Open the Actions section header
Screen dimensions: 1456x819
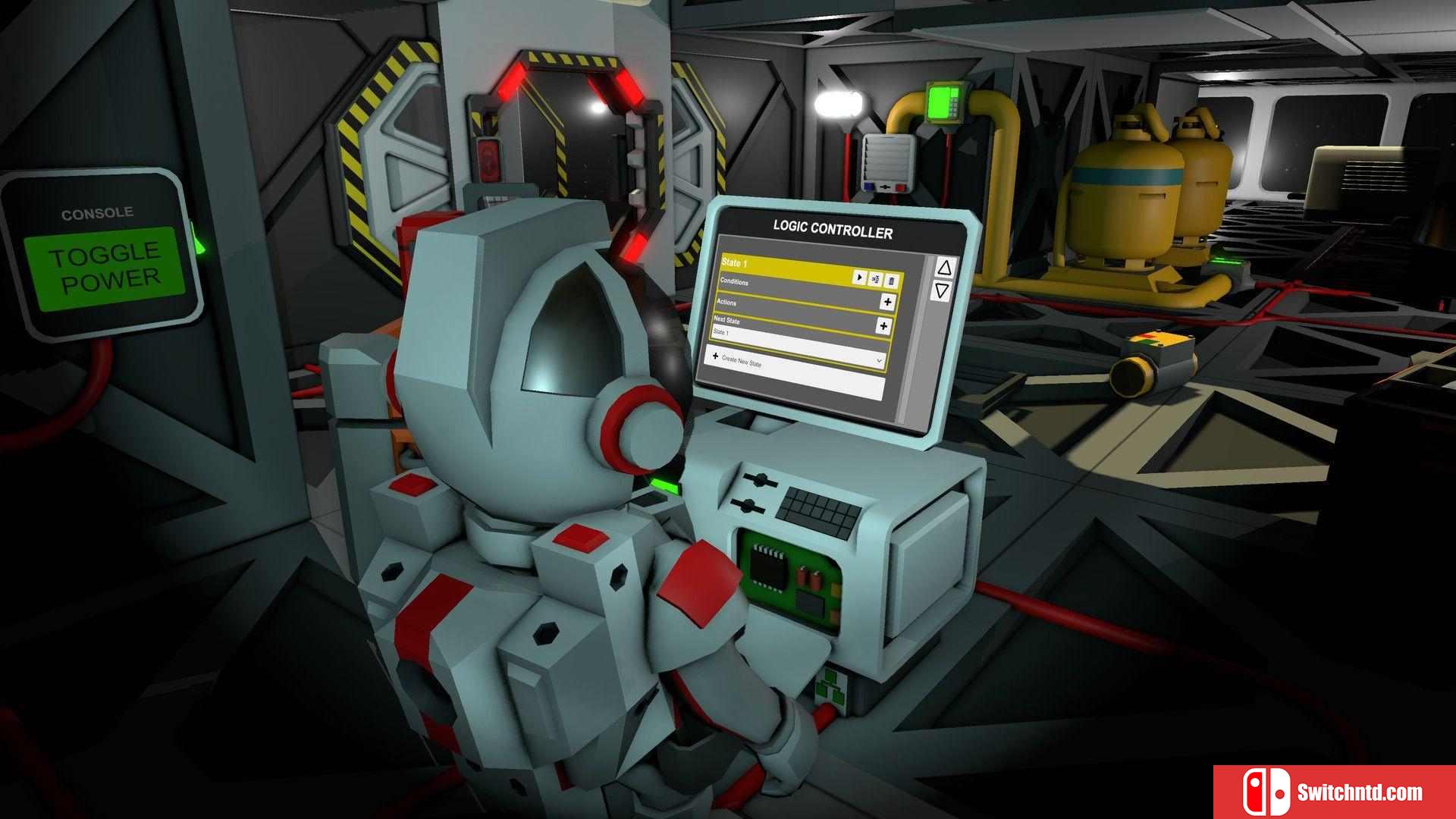click(x=729, y=302)
